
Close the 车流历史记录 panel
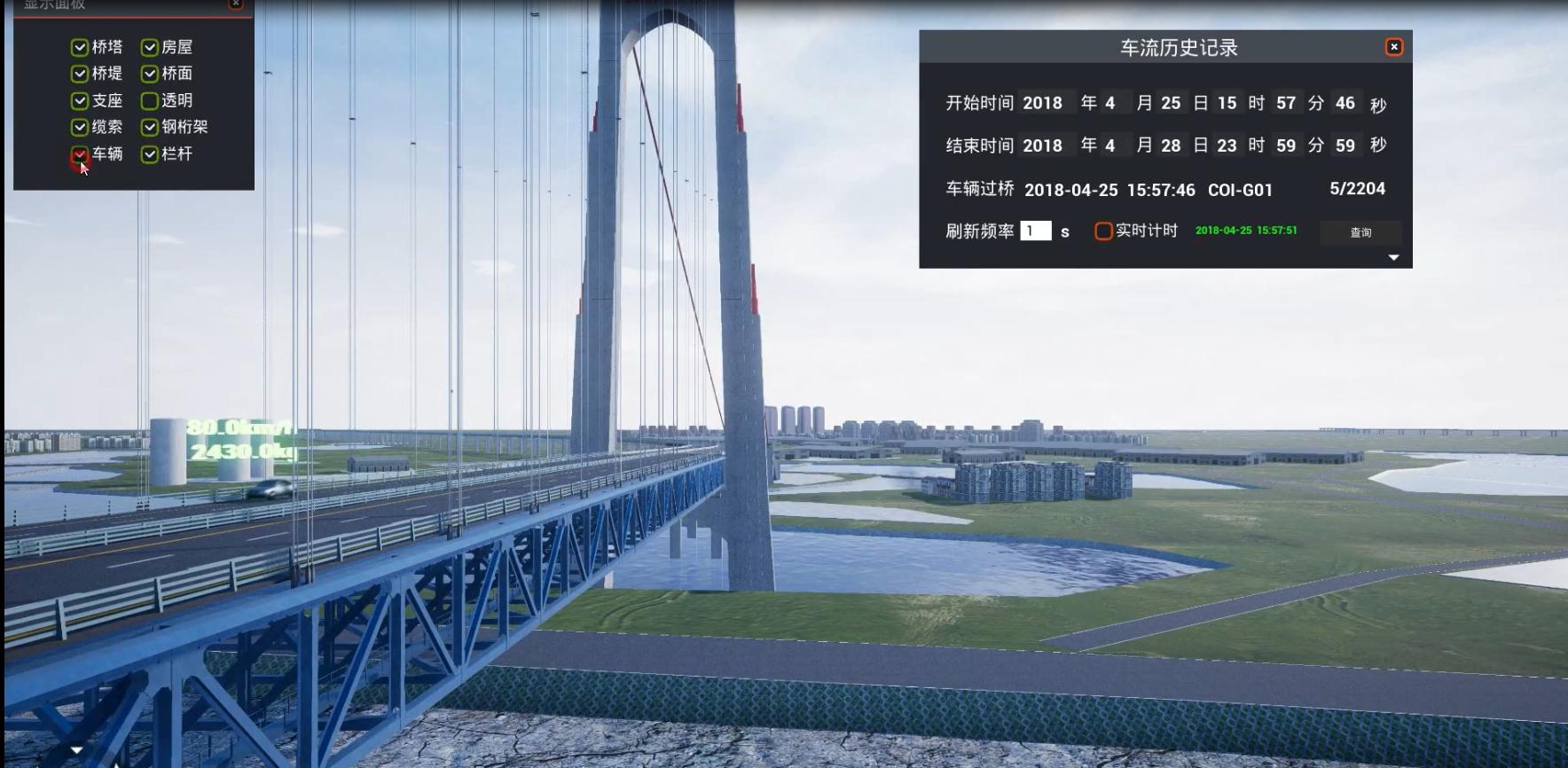1393,47
